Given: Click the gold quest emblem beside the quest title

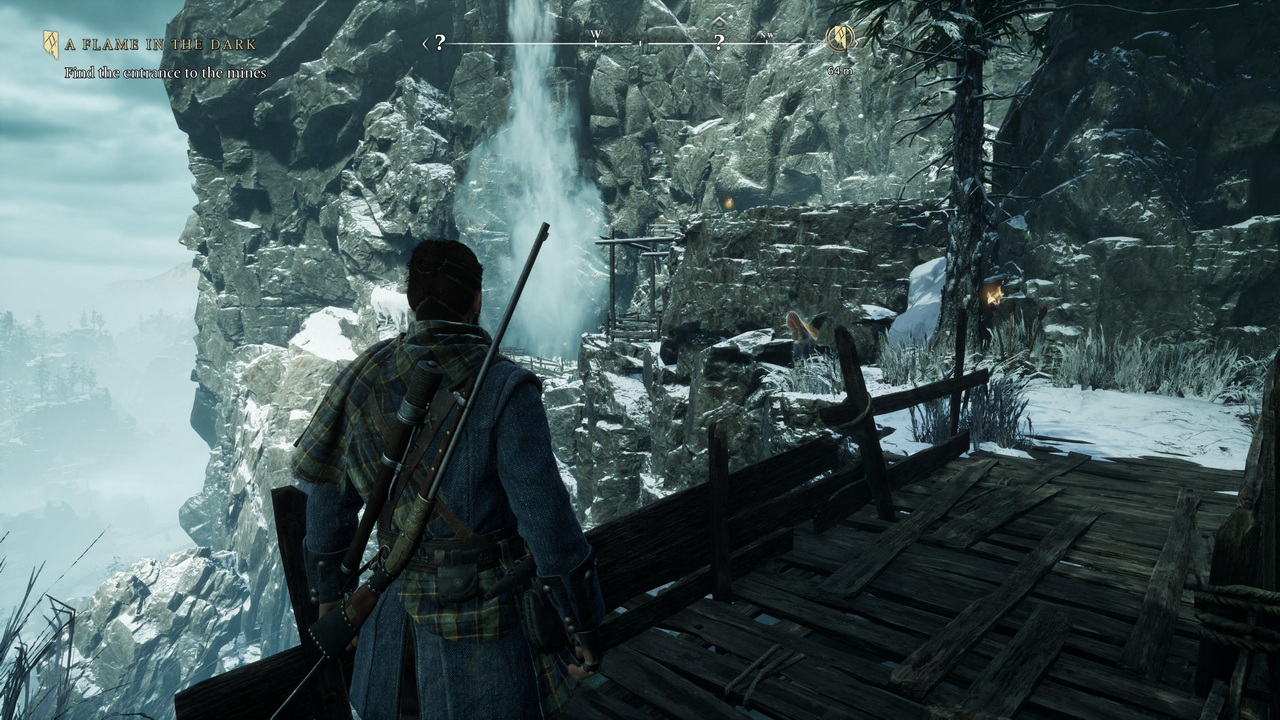Looking at the screenshot, I should (x=50, y=44).
